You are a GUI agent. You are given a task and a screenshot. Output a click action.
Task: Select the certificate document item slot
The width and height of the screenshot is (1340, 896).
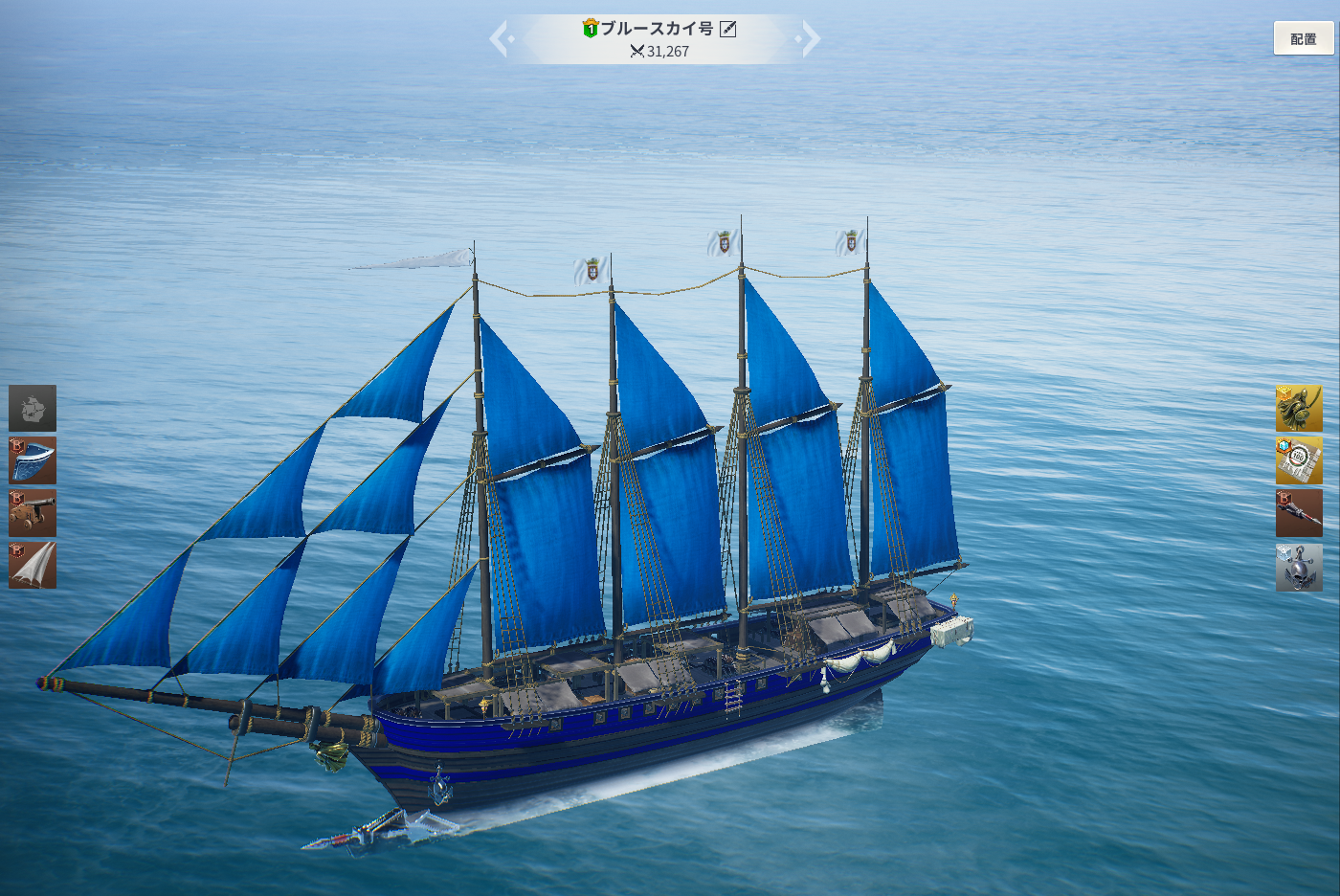1299,460
